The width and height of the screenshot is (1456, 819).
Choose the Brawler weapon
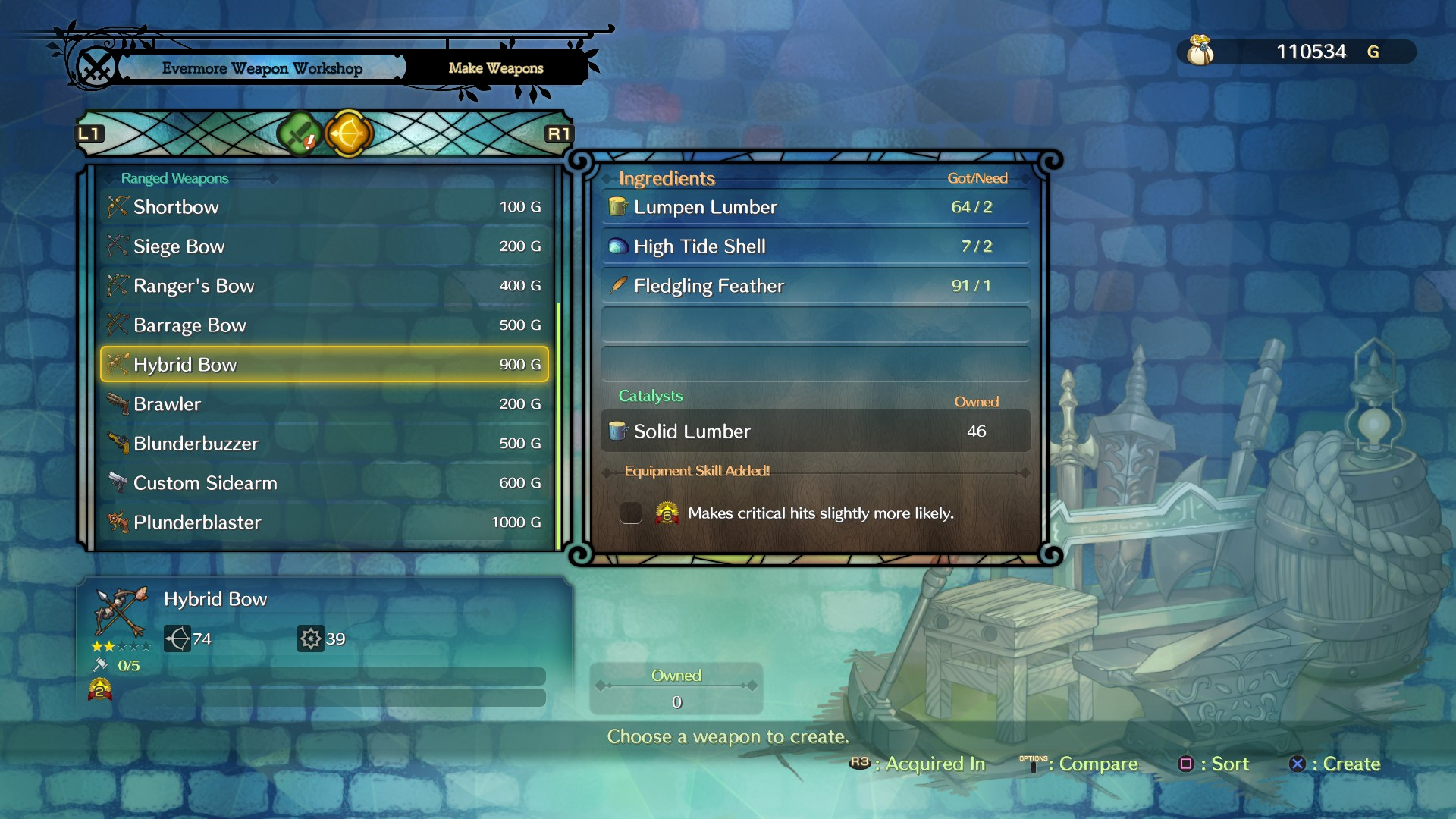click(x=325, y=404)
